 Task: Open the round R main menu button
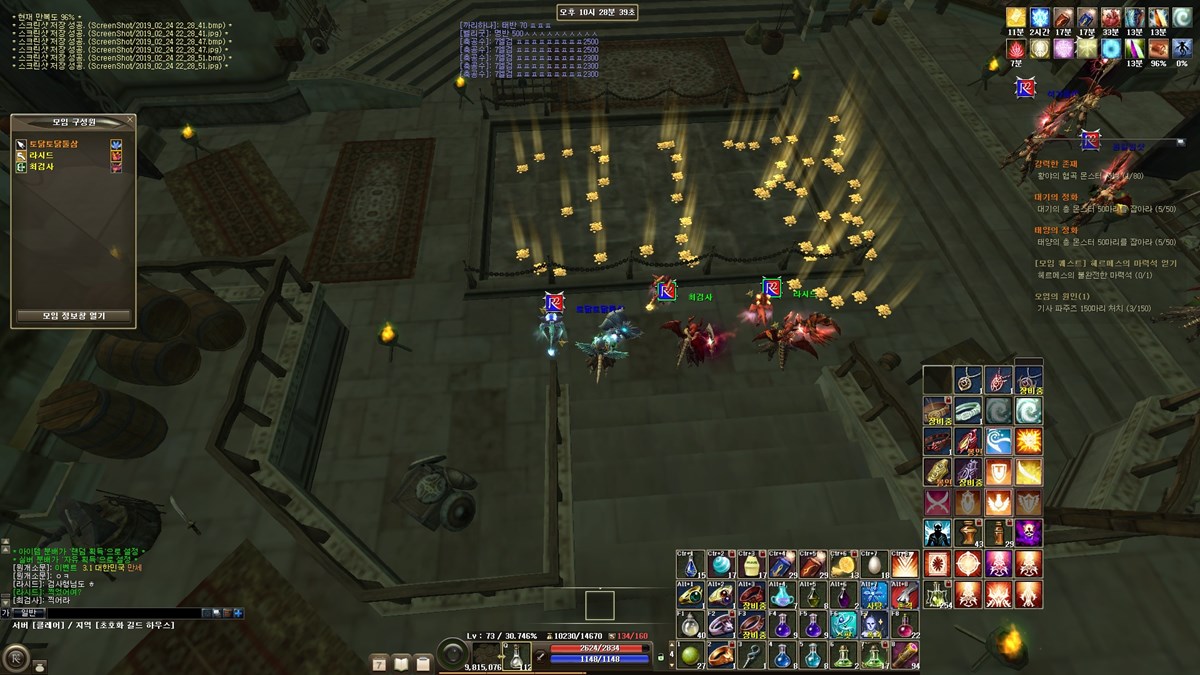click(x=15, y=657)
